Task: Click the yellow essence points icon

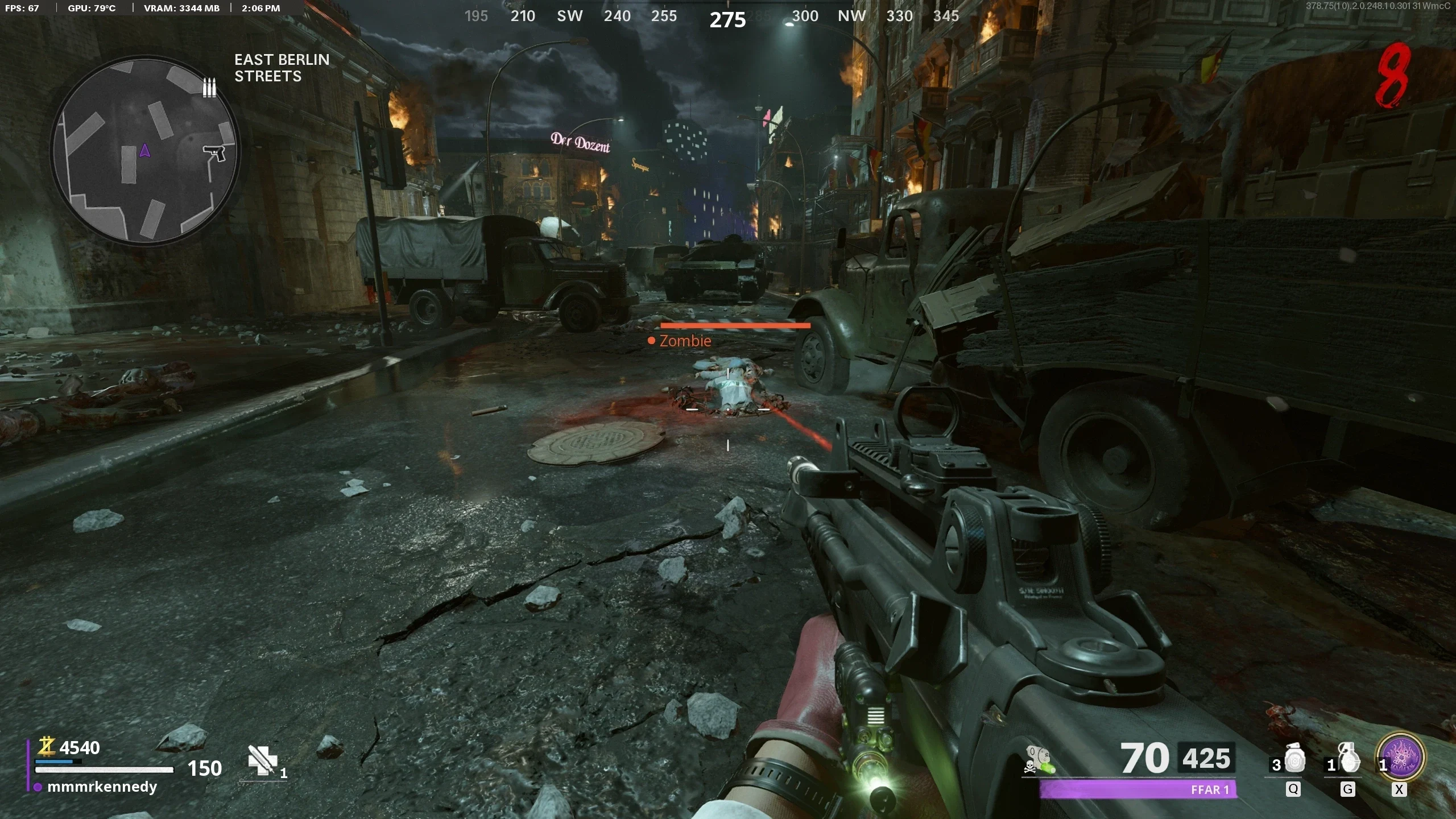Action: click(x=46, y=746)
